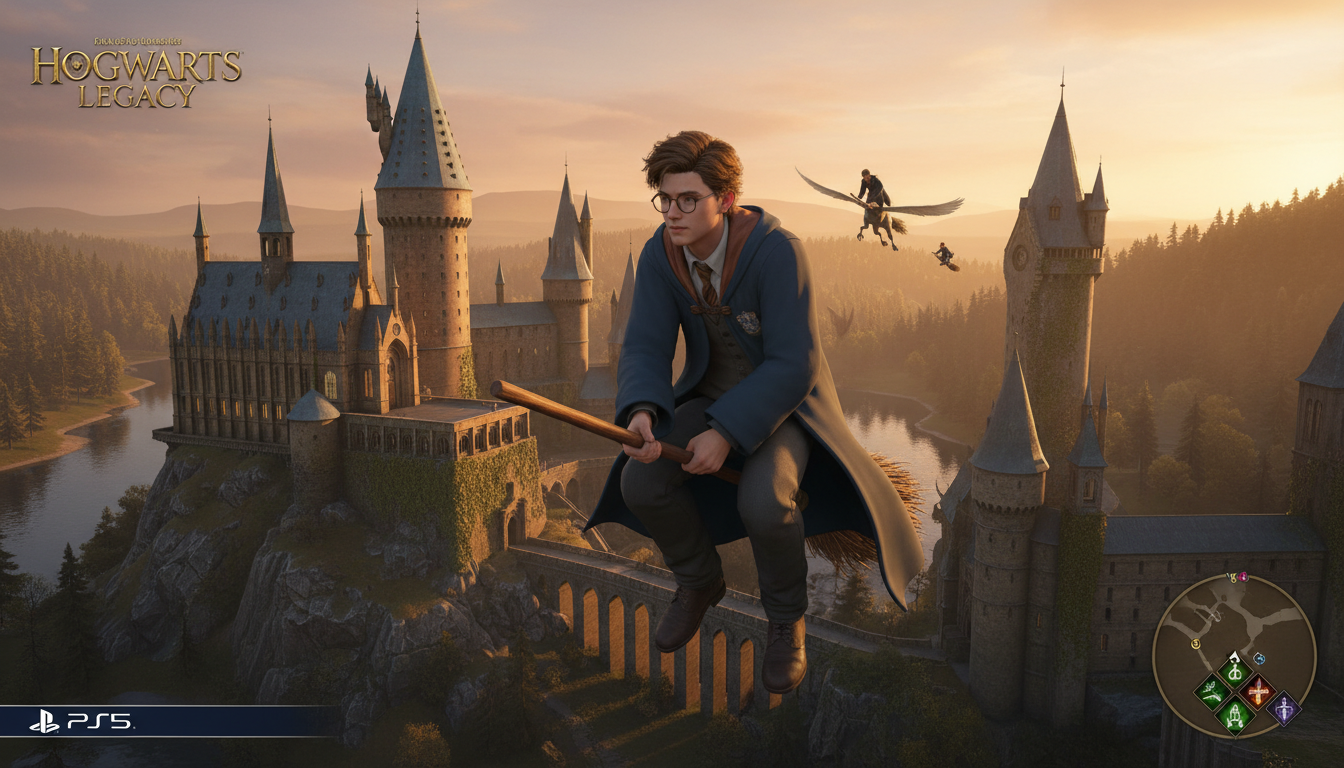1344x768 pixels.
Task: Toggle the white player arrow on the minimap
Action: click(1234, 657)
